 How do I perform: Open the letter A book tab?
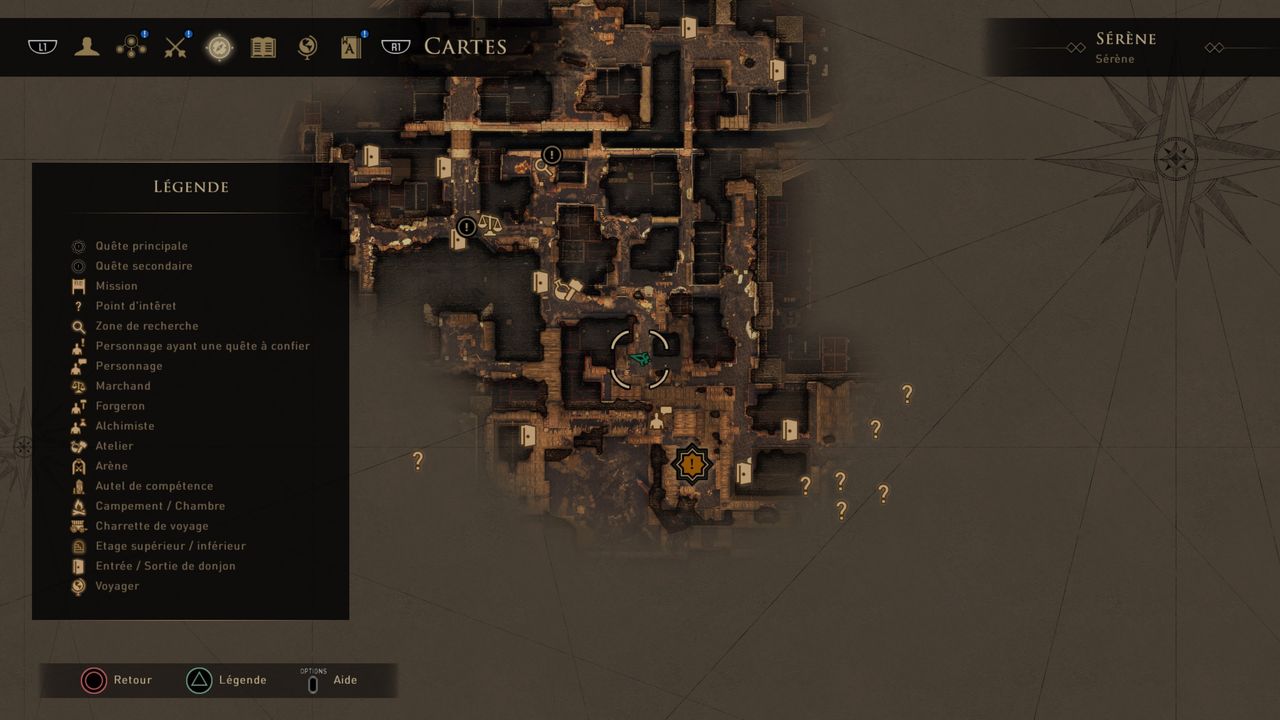tap(351, 47)
